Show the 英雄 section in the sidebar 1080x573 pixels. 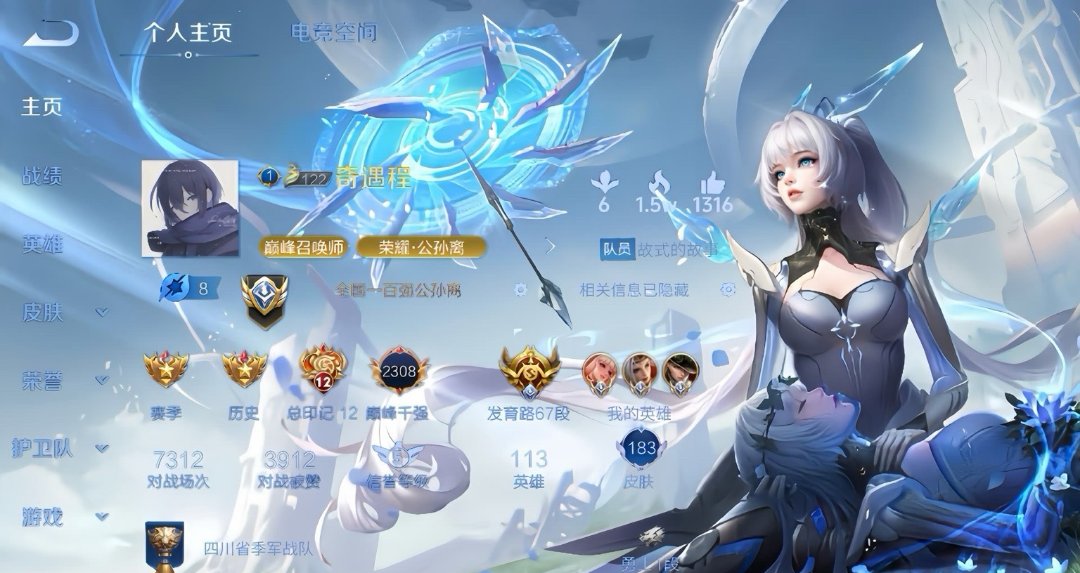(43, 245)
